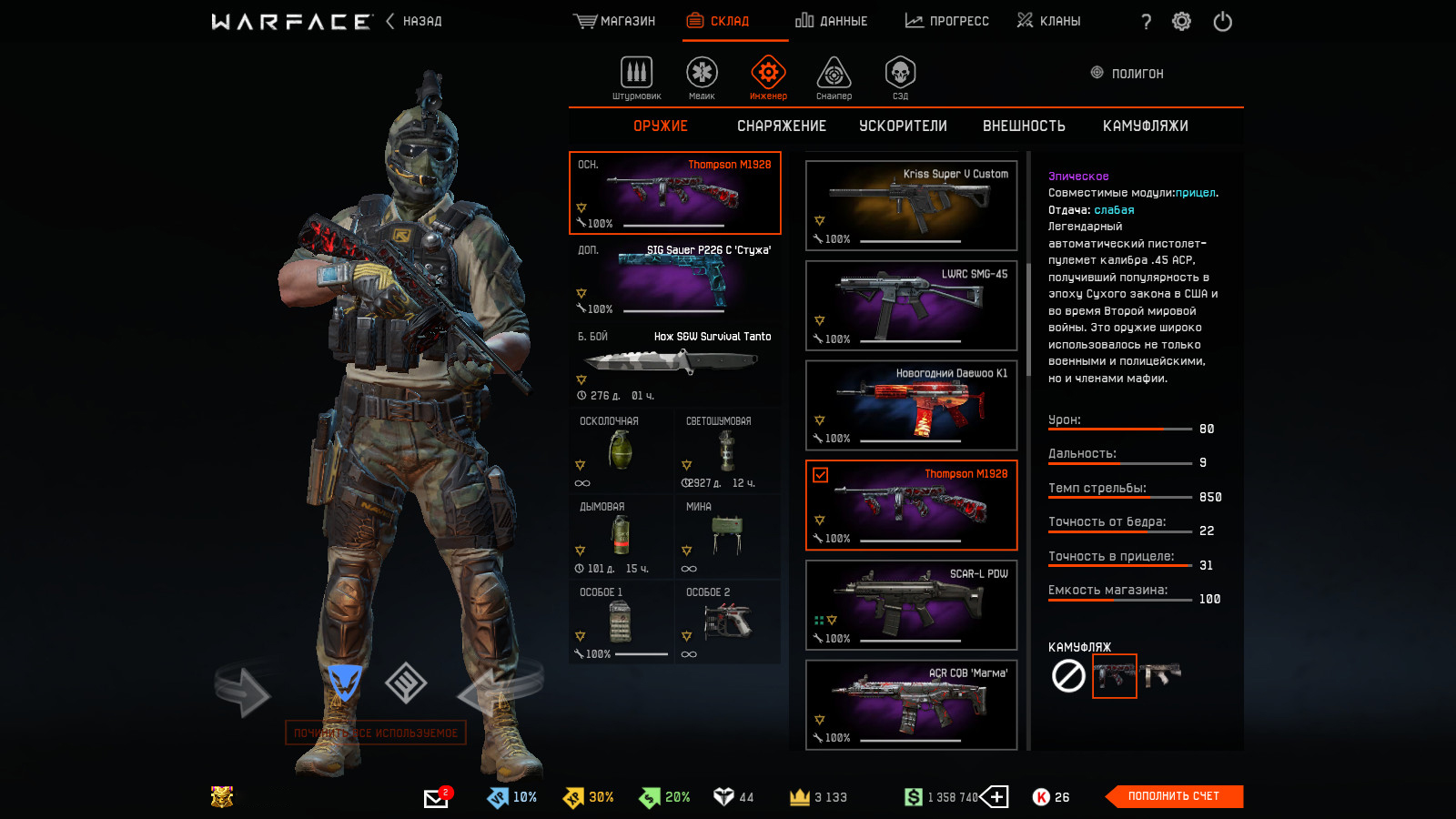The height and width of the screenshot is (819, 1456).
Task: Open the mail envelope icon
Action: 436,798
